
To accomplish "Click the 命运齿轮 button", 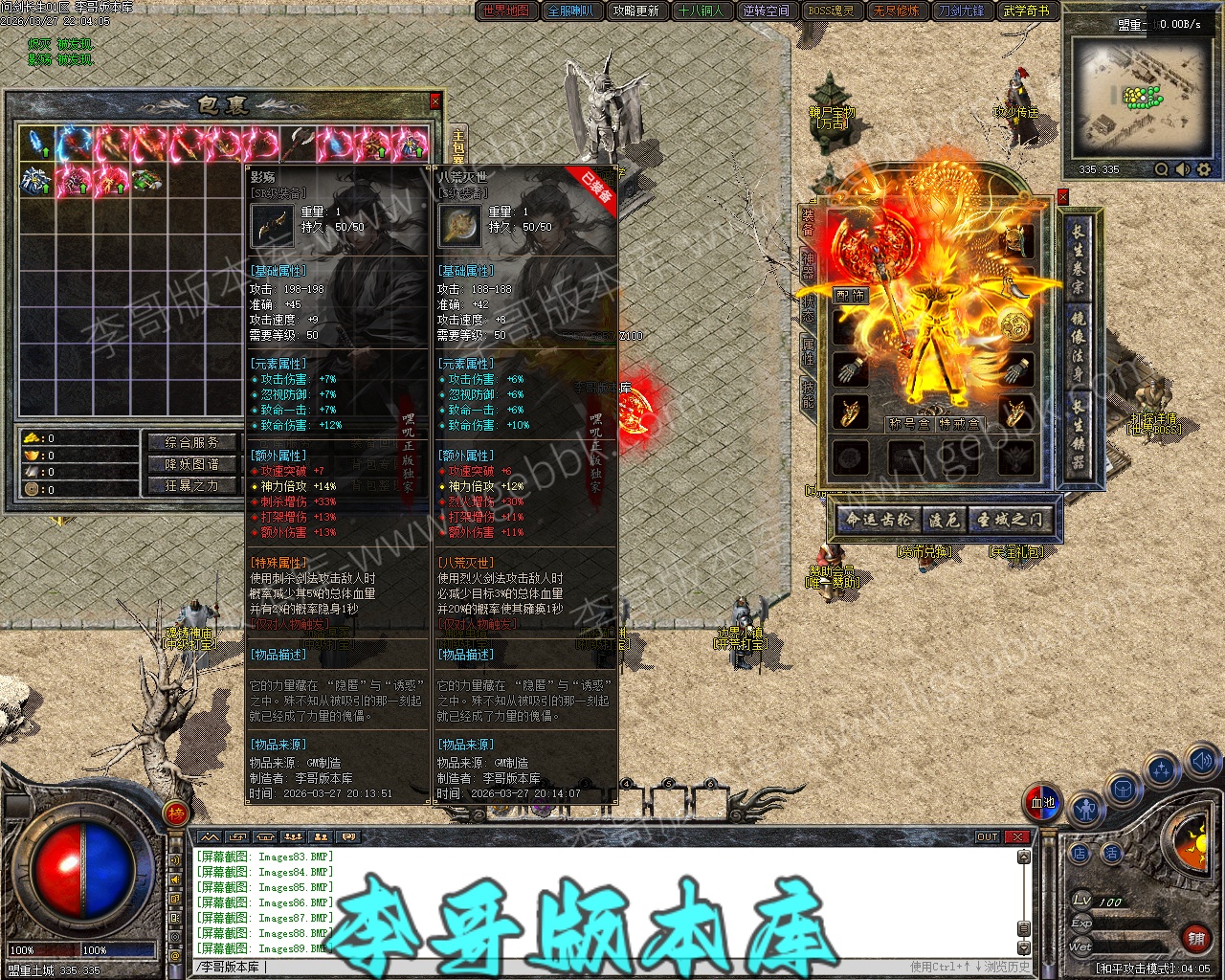I will [x=879, y=520].
